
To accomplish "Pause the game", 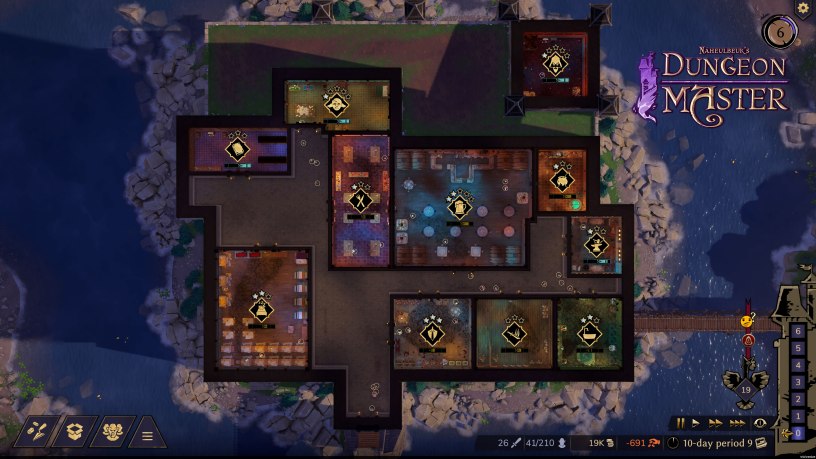I will click(x=681, y=424).
